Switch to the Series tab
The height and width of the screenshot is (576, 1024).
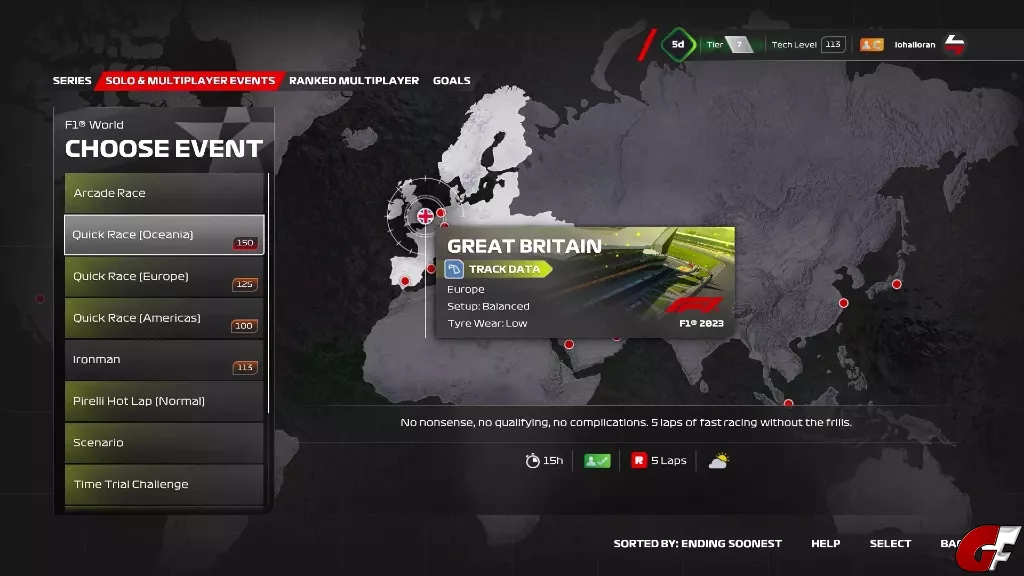click(72, 81)
